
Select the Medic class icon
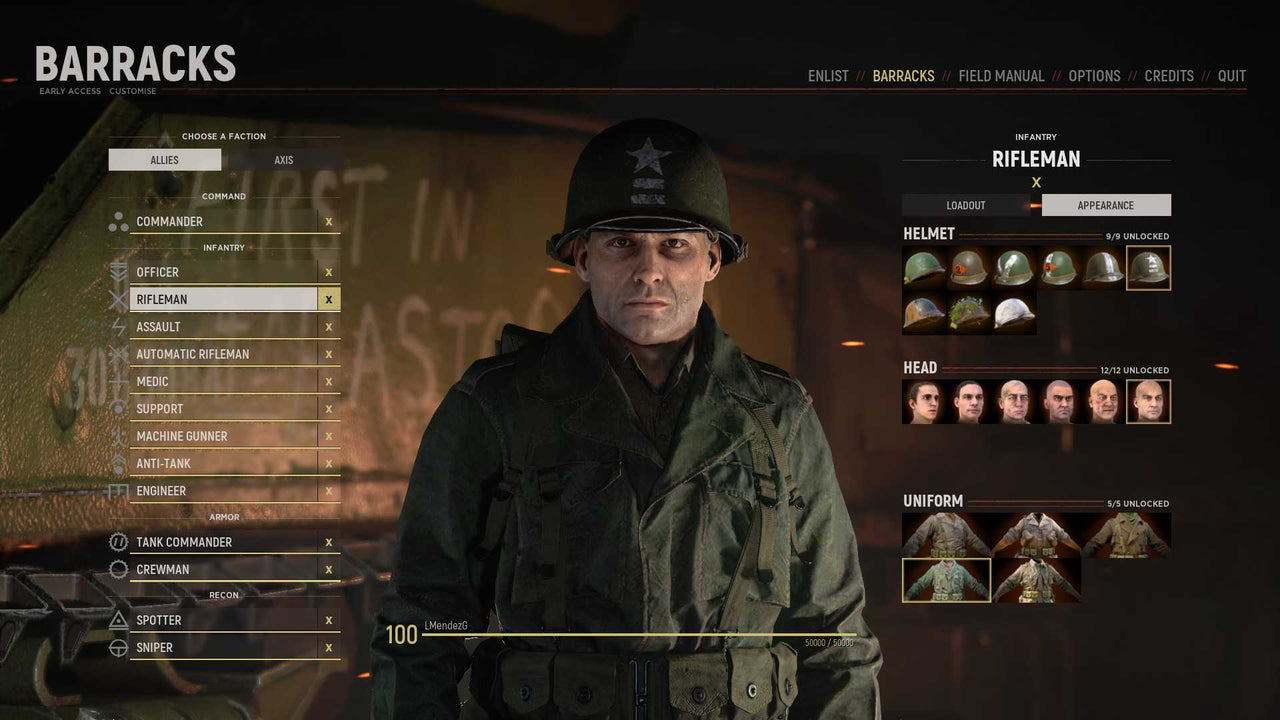pos(120,381)
